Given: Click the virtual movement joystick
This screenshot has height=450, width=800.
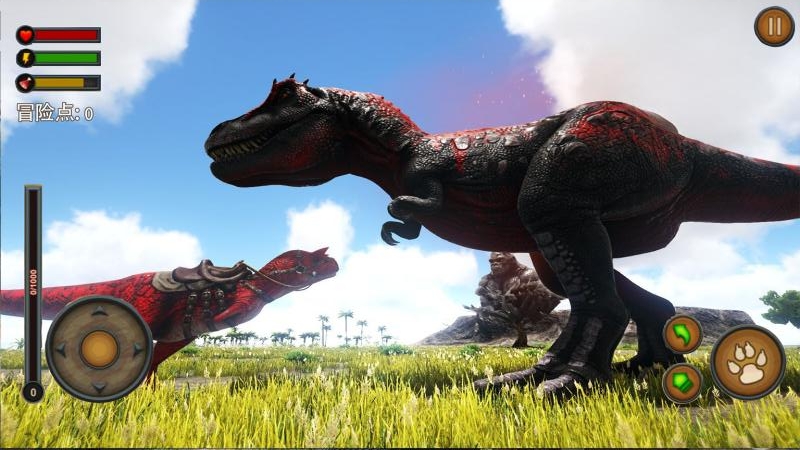Looking at the screenshot, I should [99, 349].
